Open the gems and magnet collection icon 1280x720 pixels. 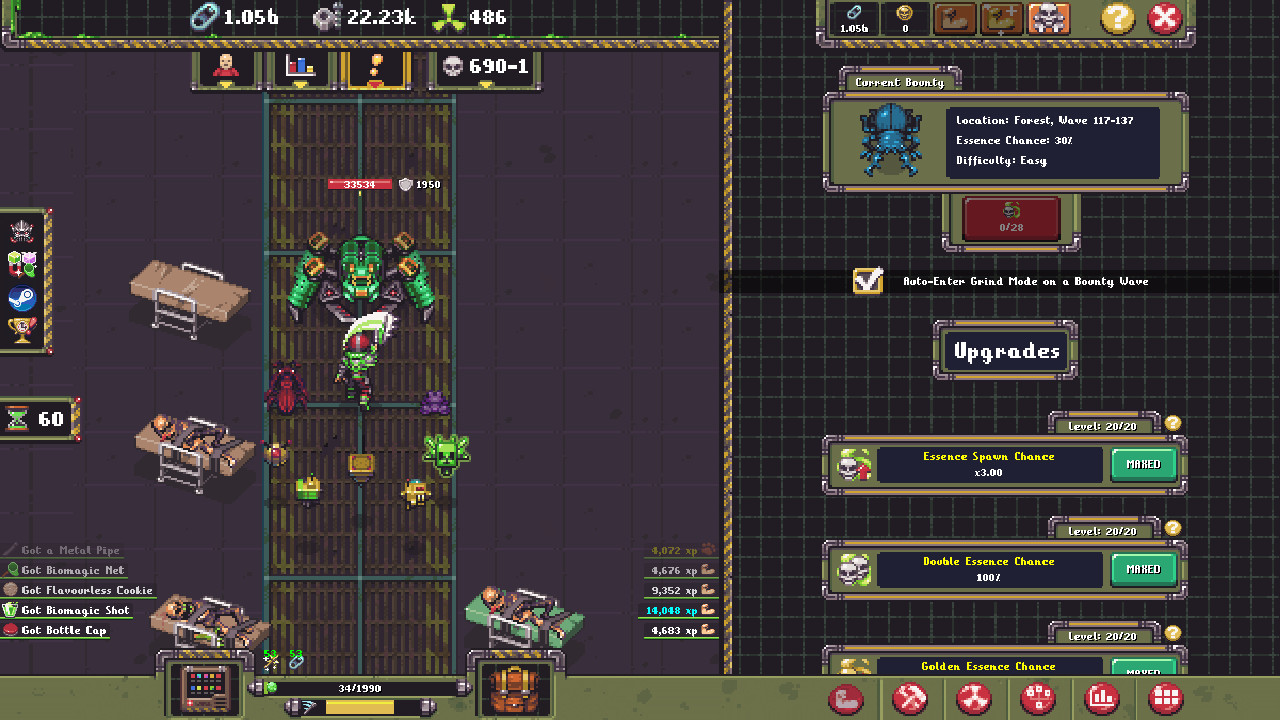[x=21, y=264]
